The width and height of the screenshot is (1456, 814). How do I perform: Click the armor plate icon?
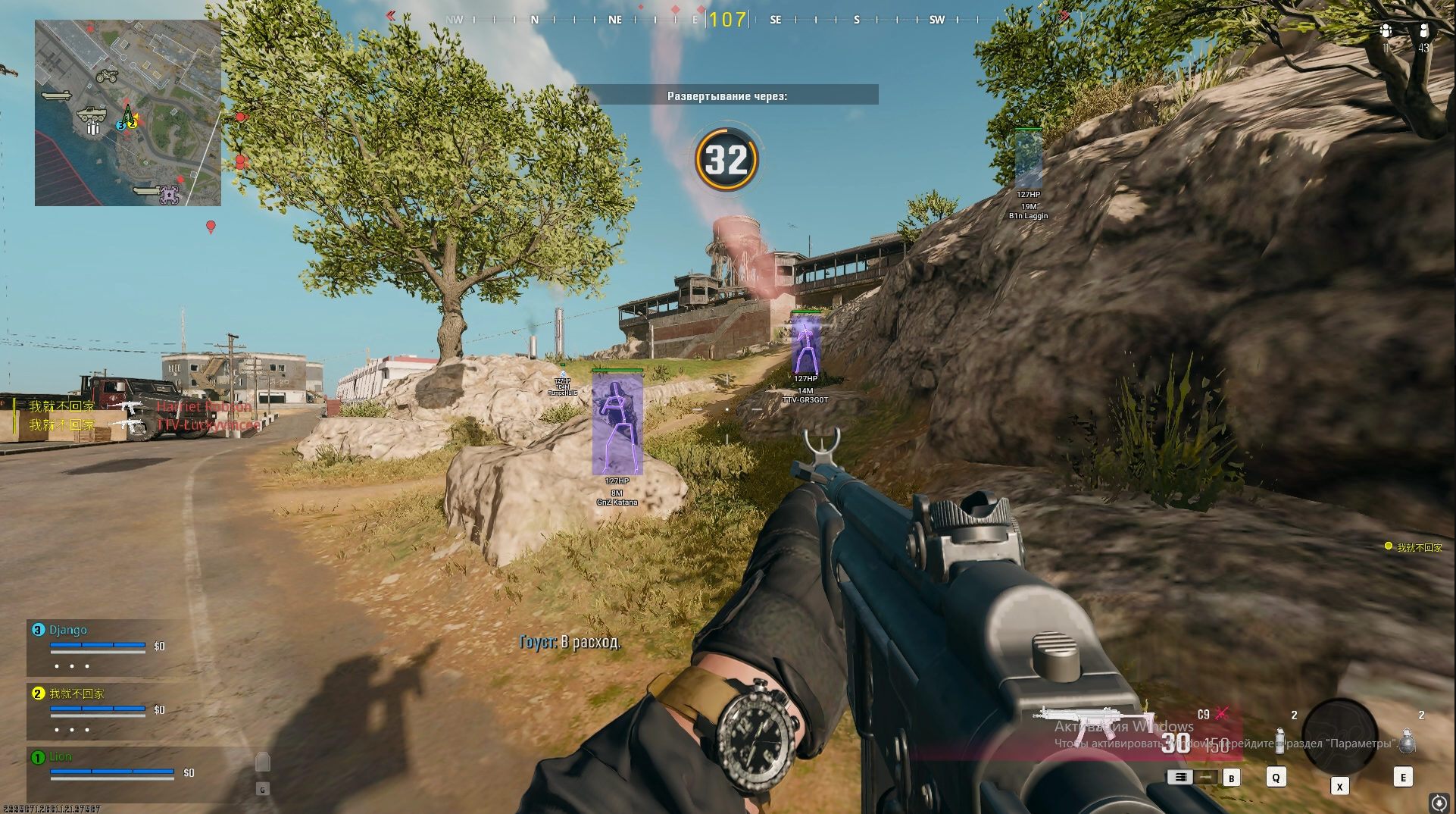262,762
